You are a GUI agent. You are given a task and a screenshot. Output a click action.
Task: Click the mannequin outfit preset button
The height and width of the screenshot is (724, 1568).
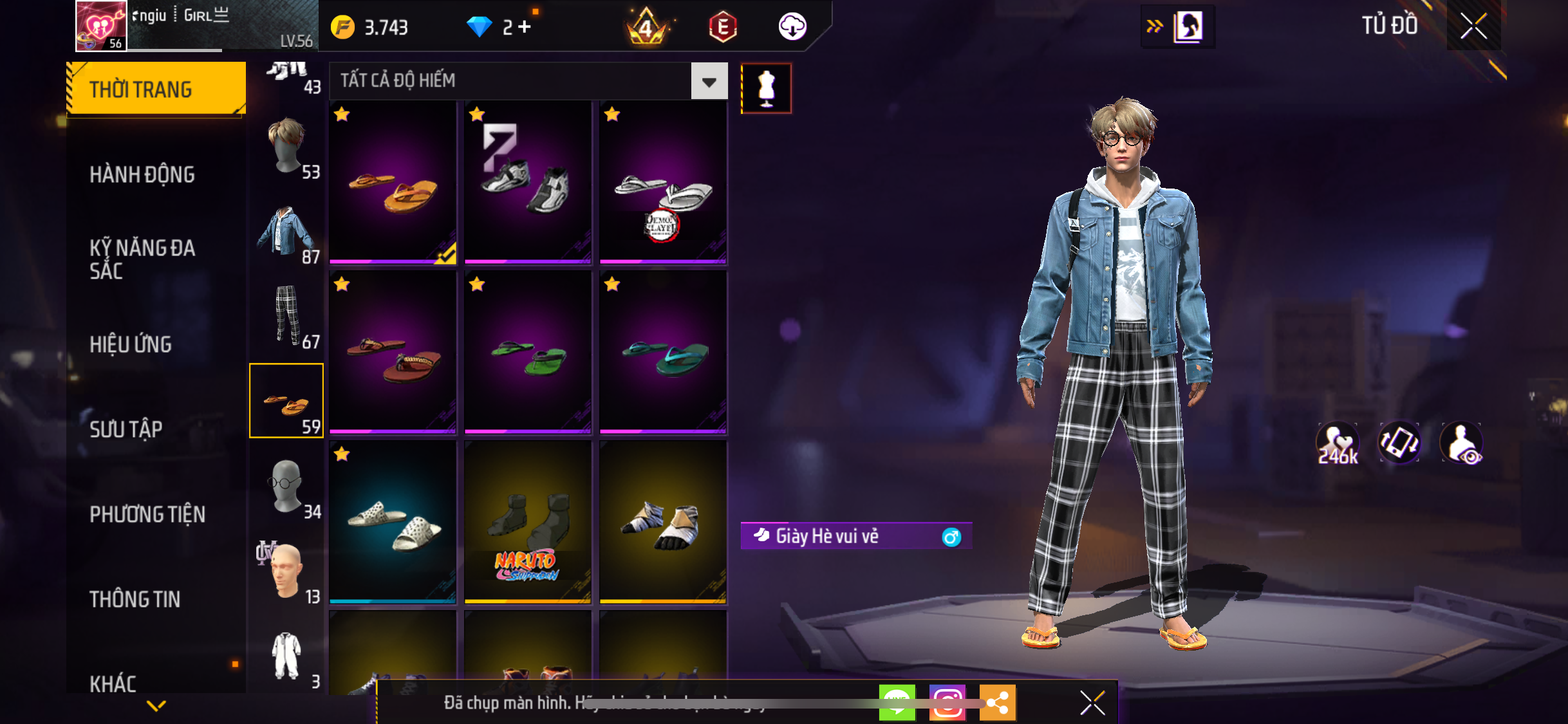766,88
